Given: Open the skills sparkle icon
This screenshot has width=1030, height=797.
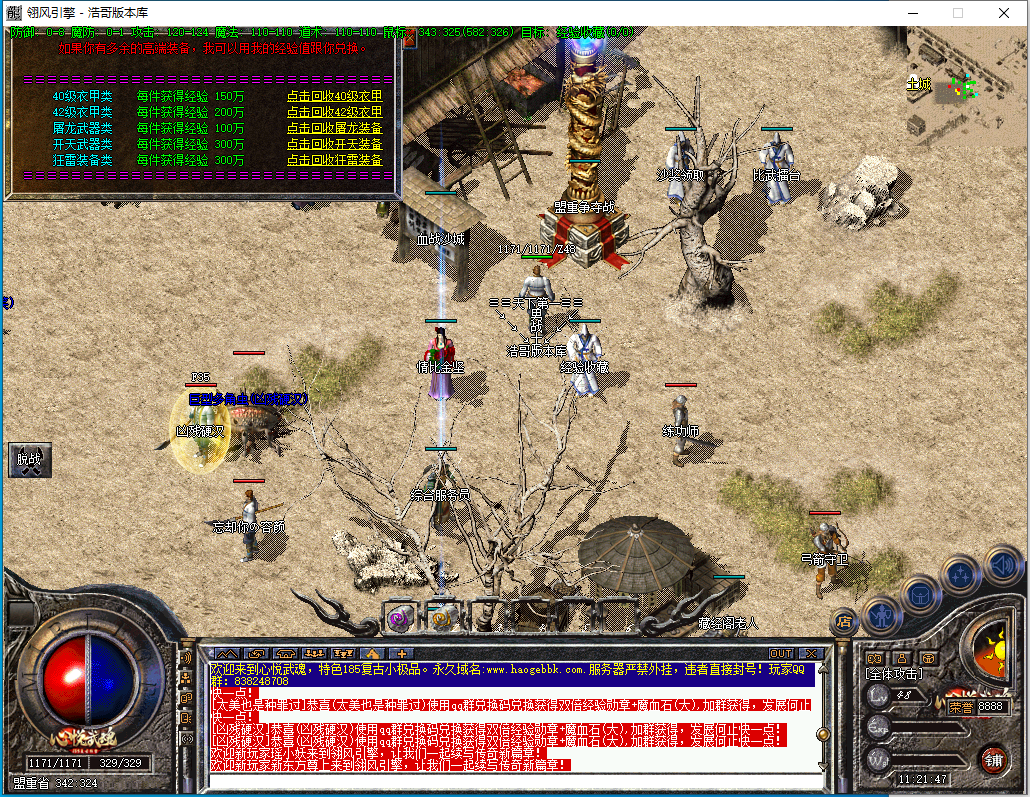Looking at the screenshot, I should point(961,574).
